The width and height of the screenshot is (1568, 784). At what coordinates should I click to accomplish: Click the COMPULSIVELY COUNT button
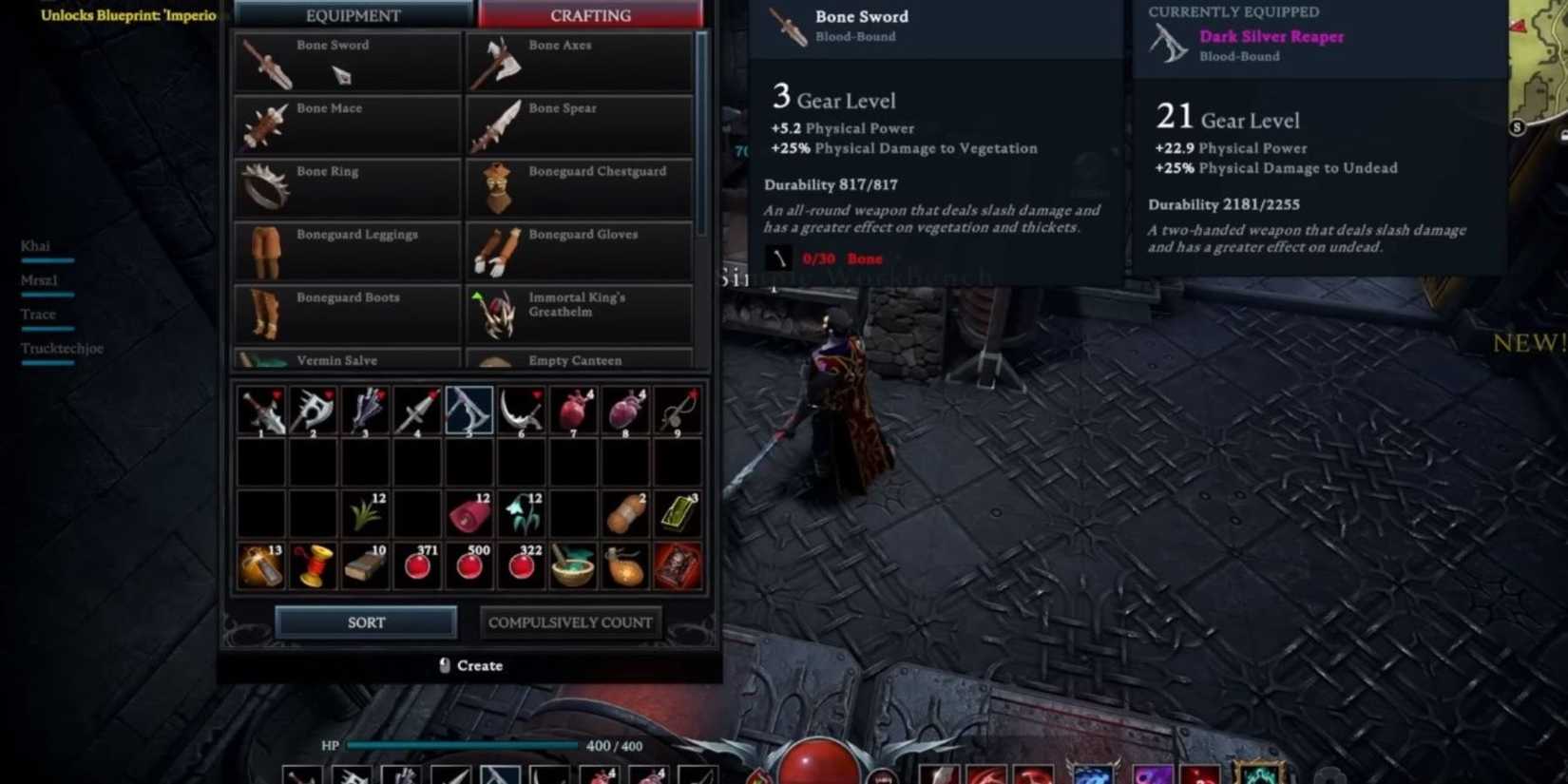click(570, 622)
